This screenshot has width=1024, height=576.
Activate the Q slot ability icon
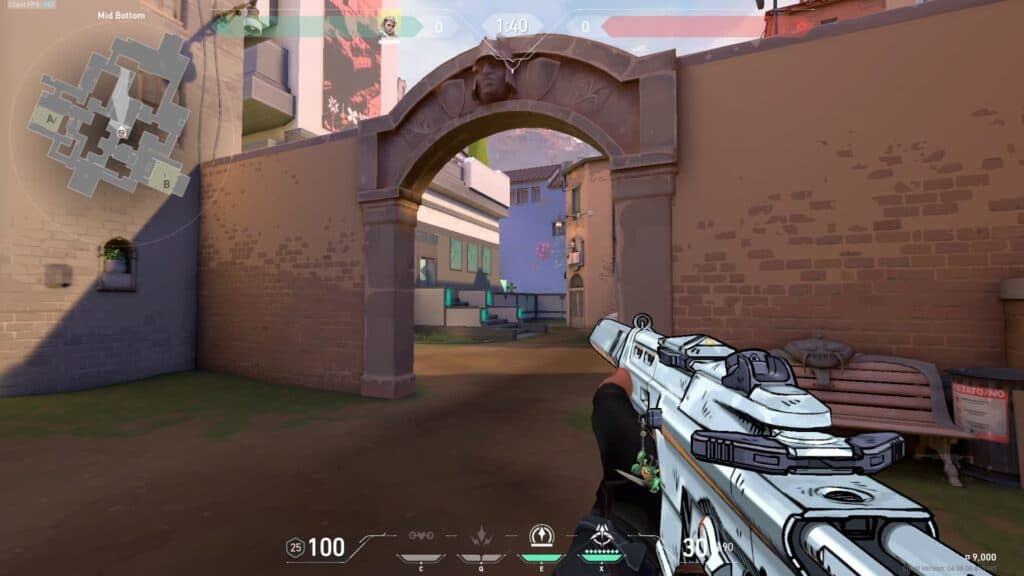(480, 537)
